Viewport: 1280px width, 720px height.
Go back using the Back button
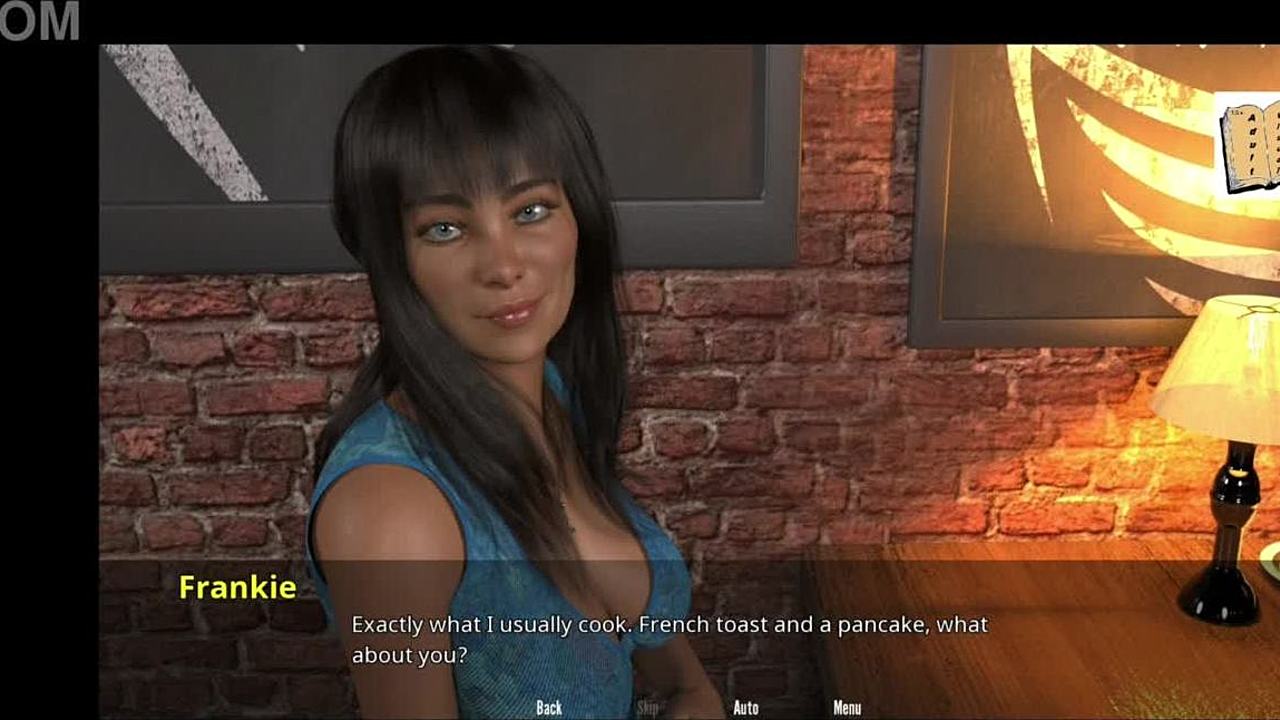pyautogui.click(x=549, y=708)
